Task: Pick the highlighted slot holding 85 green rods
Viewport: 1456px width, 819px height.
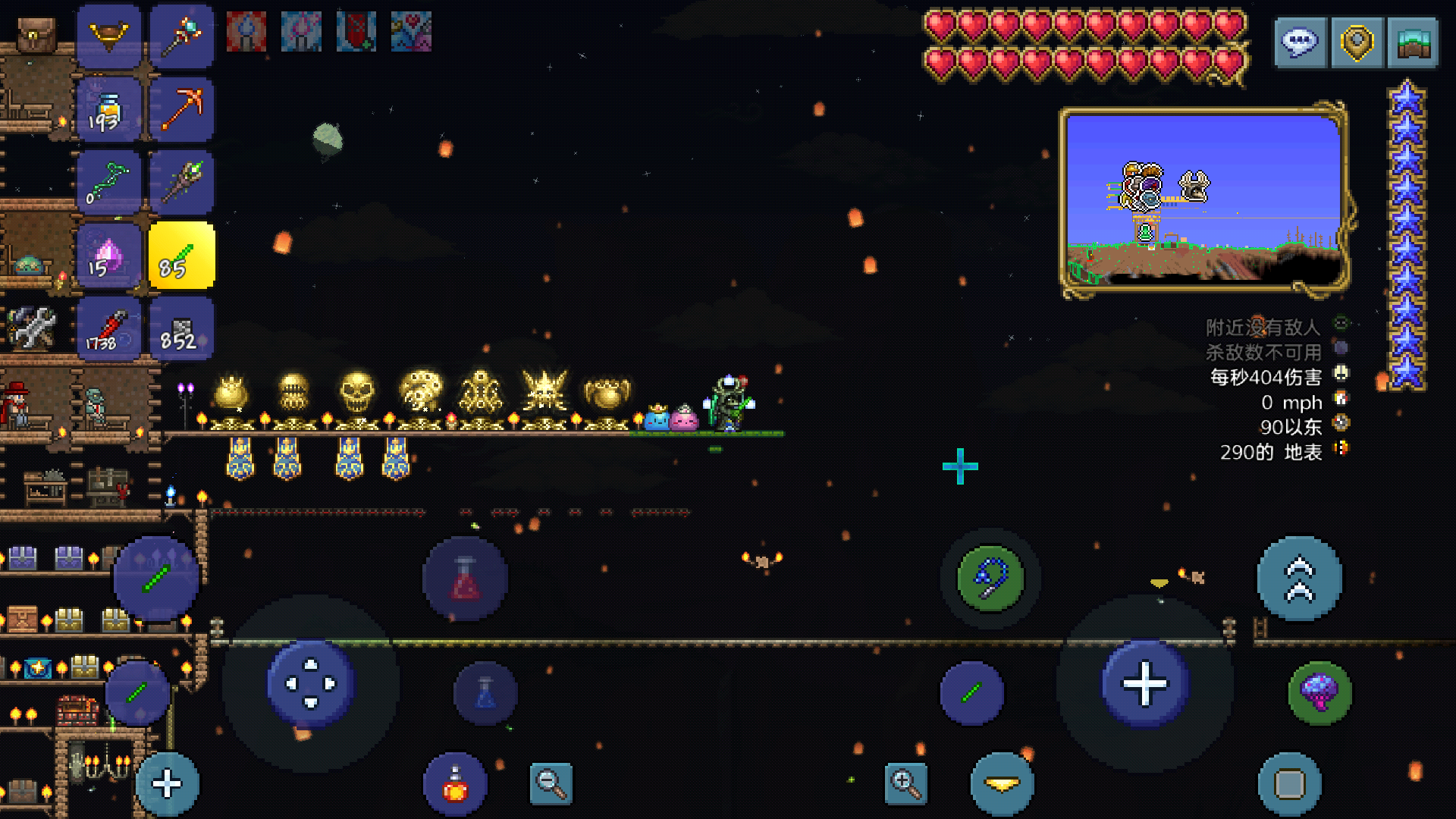Action: coord(181,256)
